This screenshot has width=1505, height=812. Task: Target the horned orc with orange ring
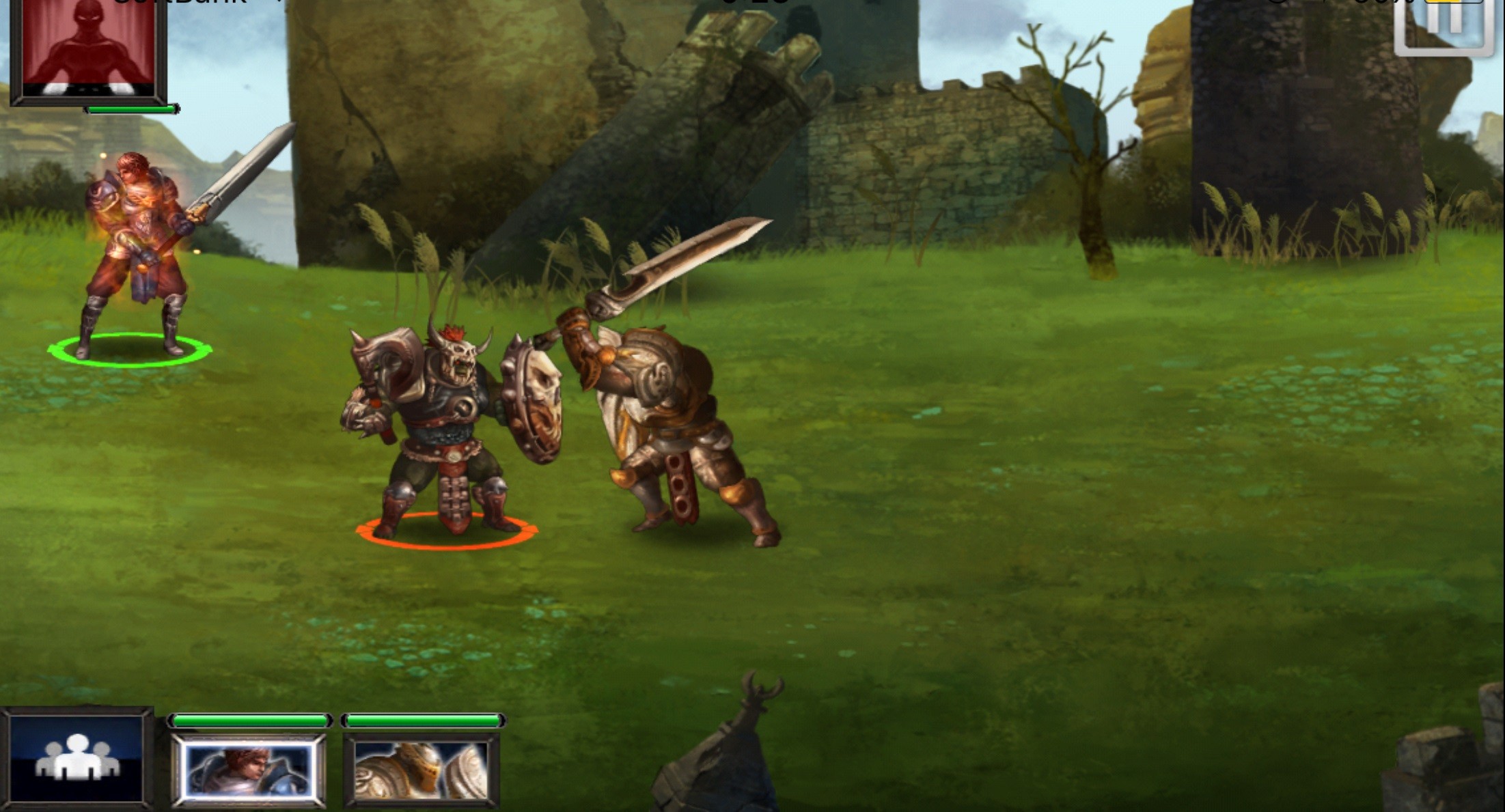tap(437, 430)
